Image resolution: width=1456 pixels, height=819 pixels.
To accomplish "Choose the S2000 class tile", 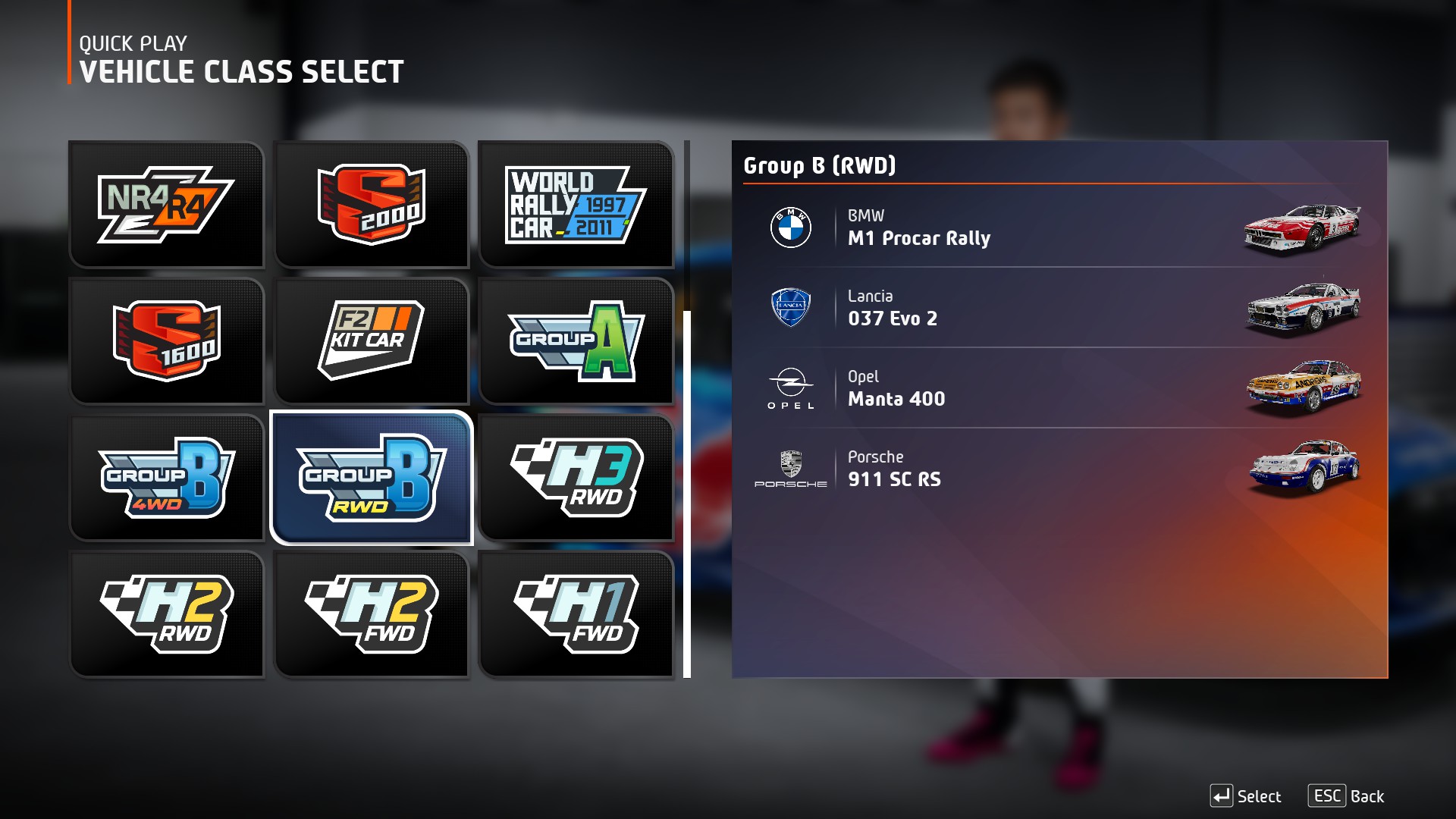I will click(371, 205).
